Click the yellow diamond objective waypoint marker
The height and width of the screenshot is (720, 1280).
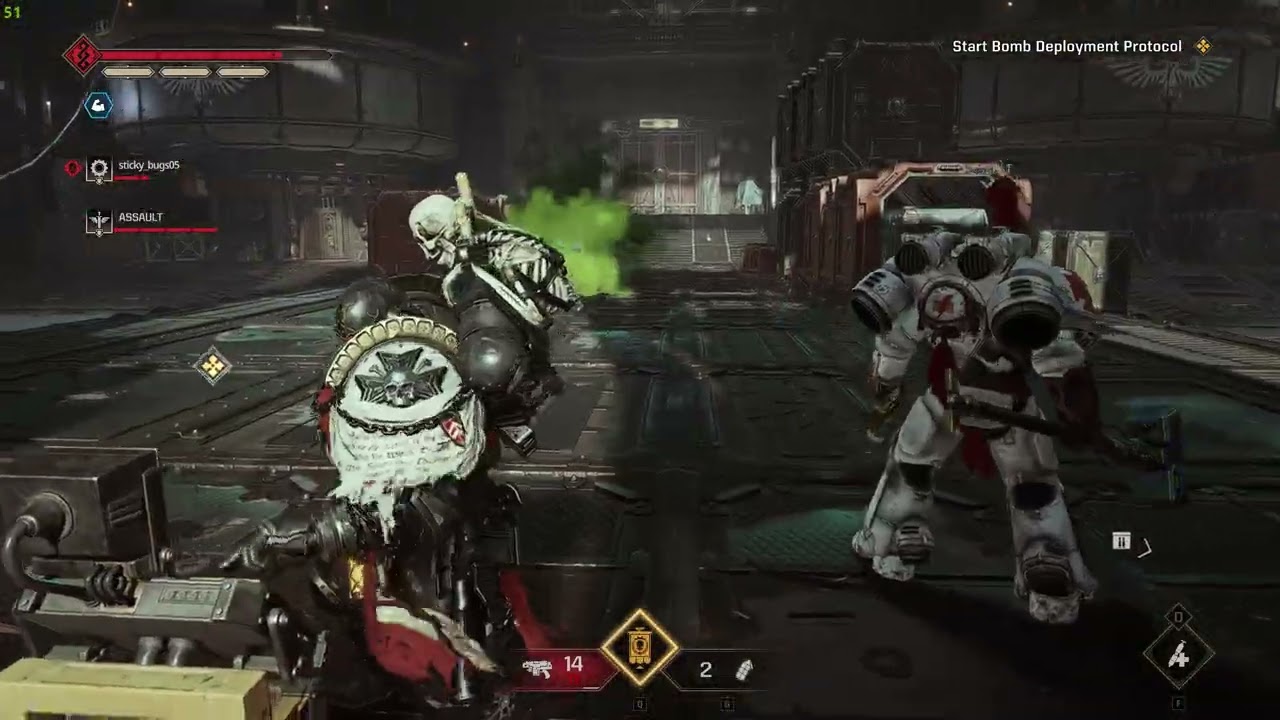tap(212, 367)
